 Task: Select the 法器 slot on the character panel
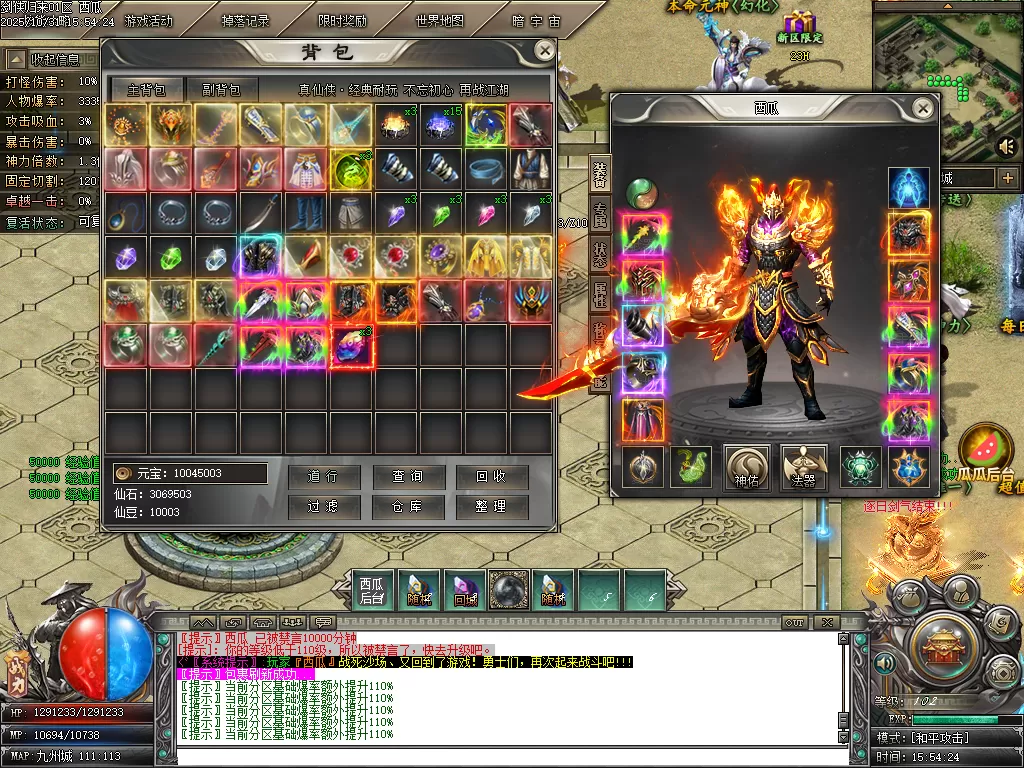803,467
